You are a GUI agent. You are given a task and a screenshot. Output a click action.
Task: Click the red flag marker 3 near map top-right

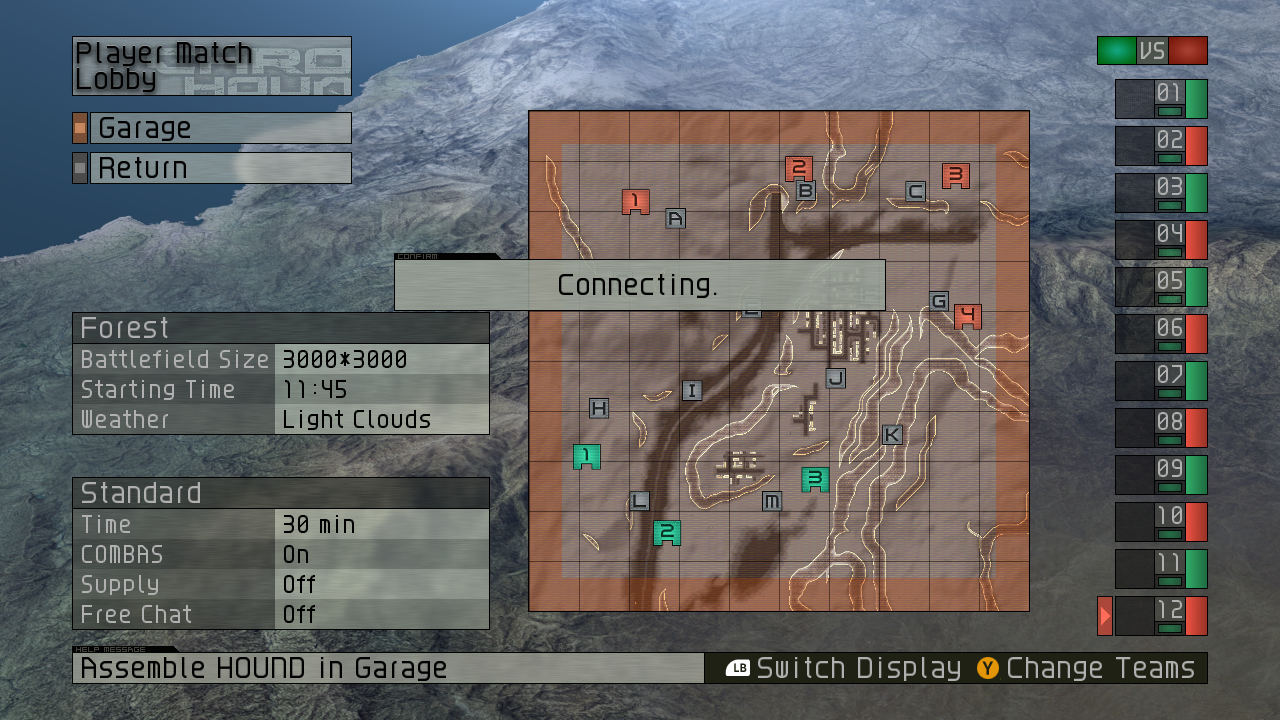coord(955,175)
